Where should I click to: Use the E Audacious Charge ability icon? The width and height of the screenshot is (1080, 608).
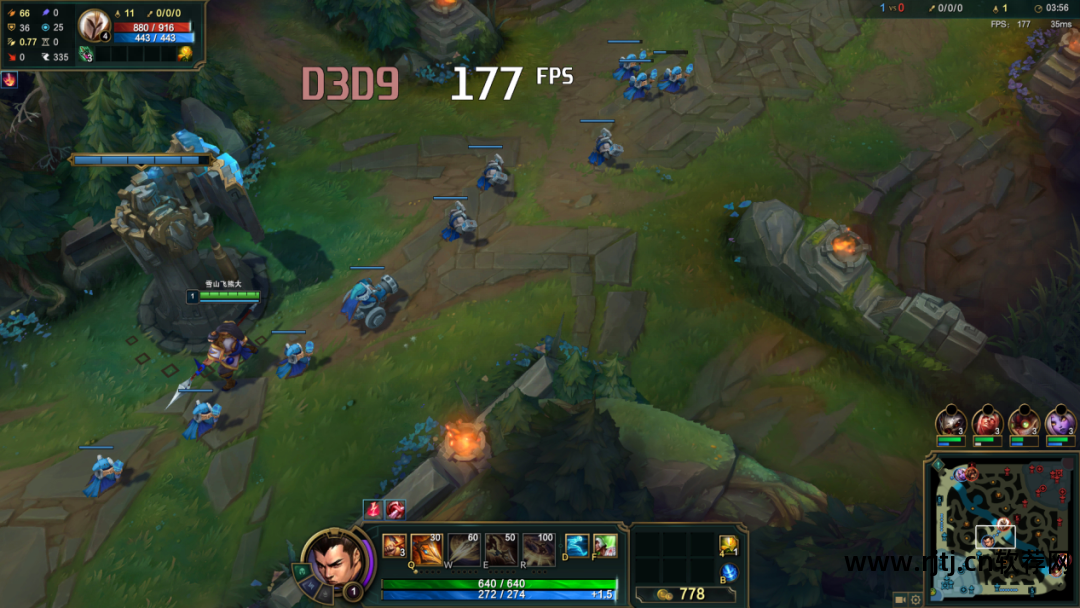[x=501, y=549]
